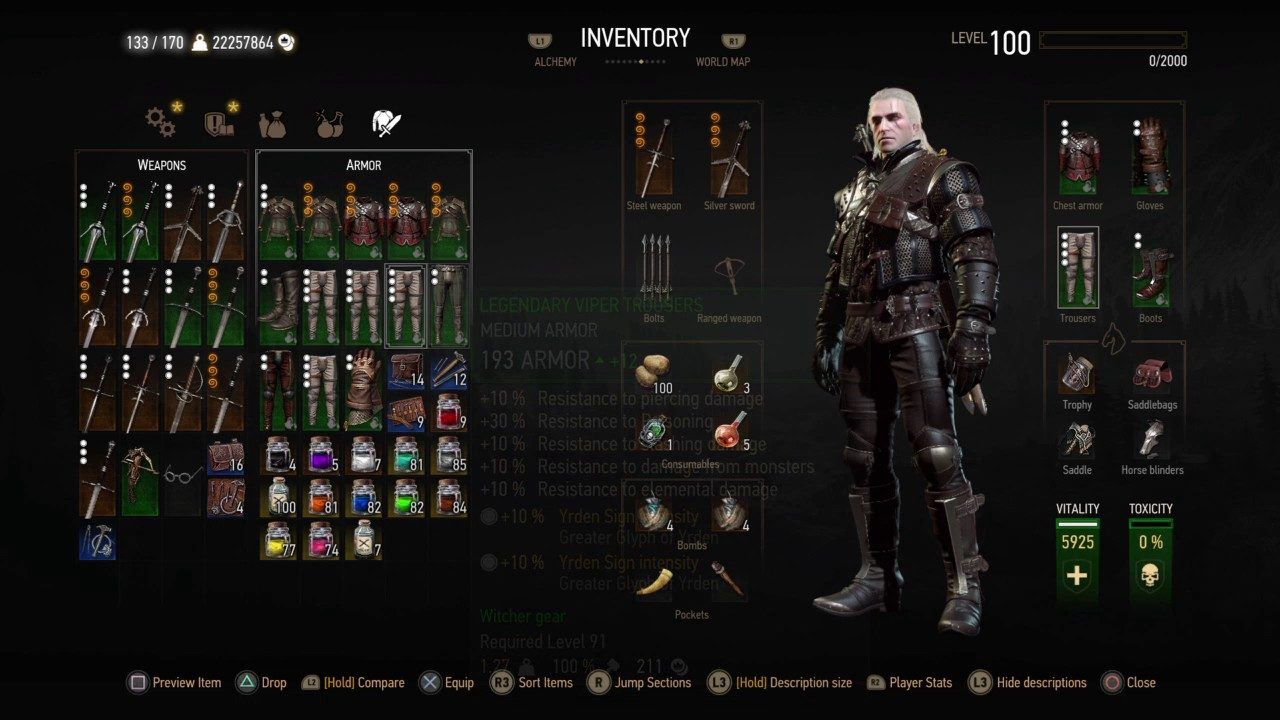Select the torch in Pockets
The height and width of the screenshot is (720, 1280).
pos(729,581)
